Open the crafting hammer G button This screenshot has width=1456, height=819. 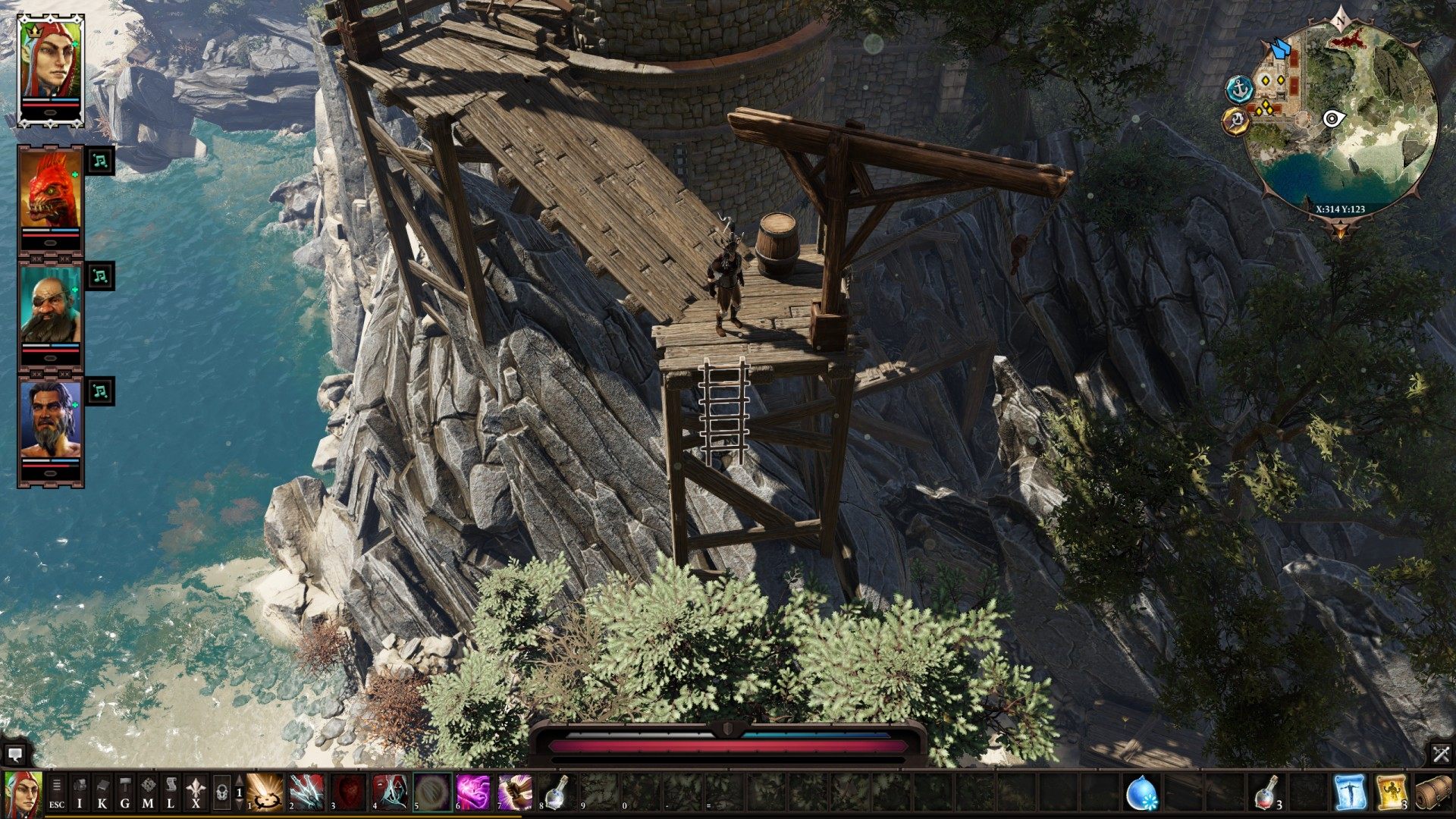pos(125,794)
